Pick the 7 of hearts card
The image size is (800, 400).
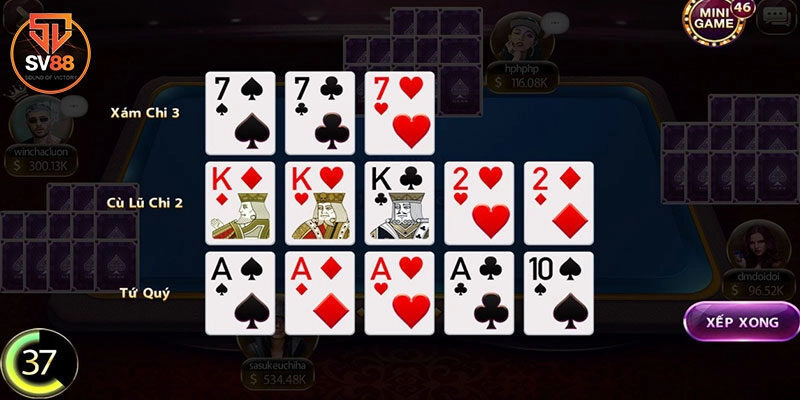coord(400,113)
